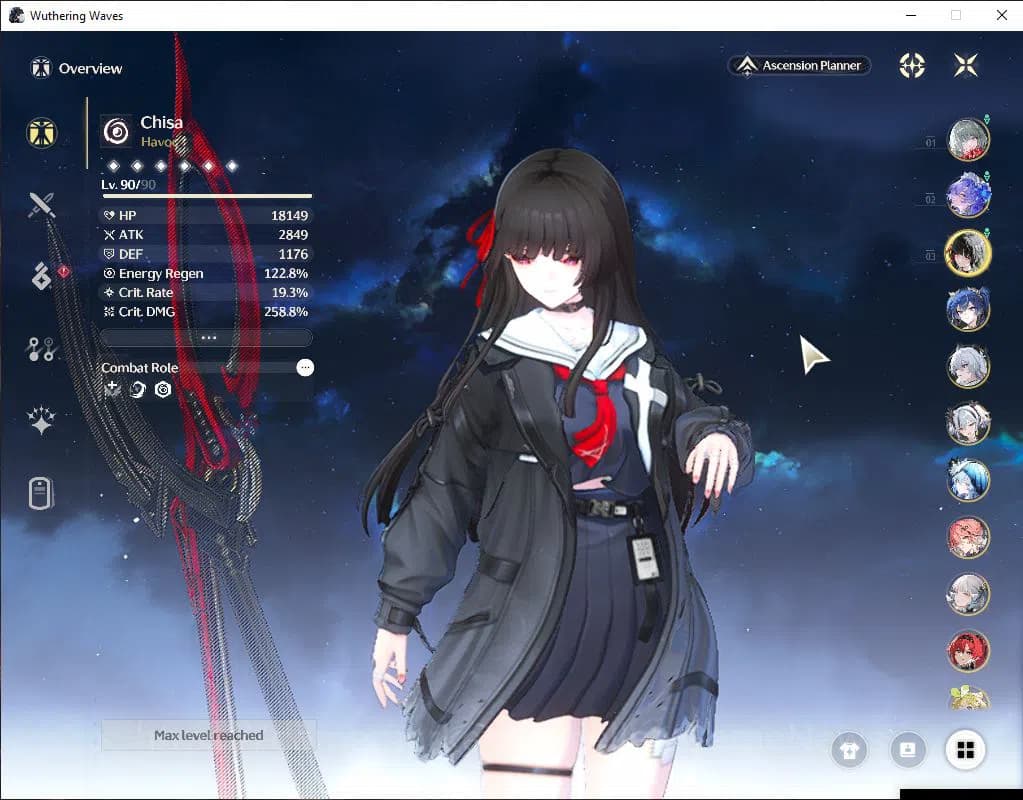1023x800 pixels.
Task: Close the character menu with the X icon
Action: [x=966, y=66]
